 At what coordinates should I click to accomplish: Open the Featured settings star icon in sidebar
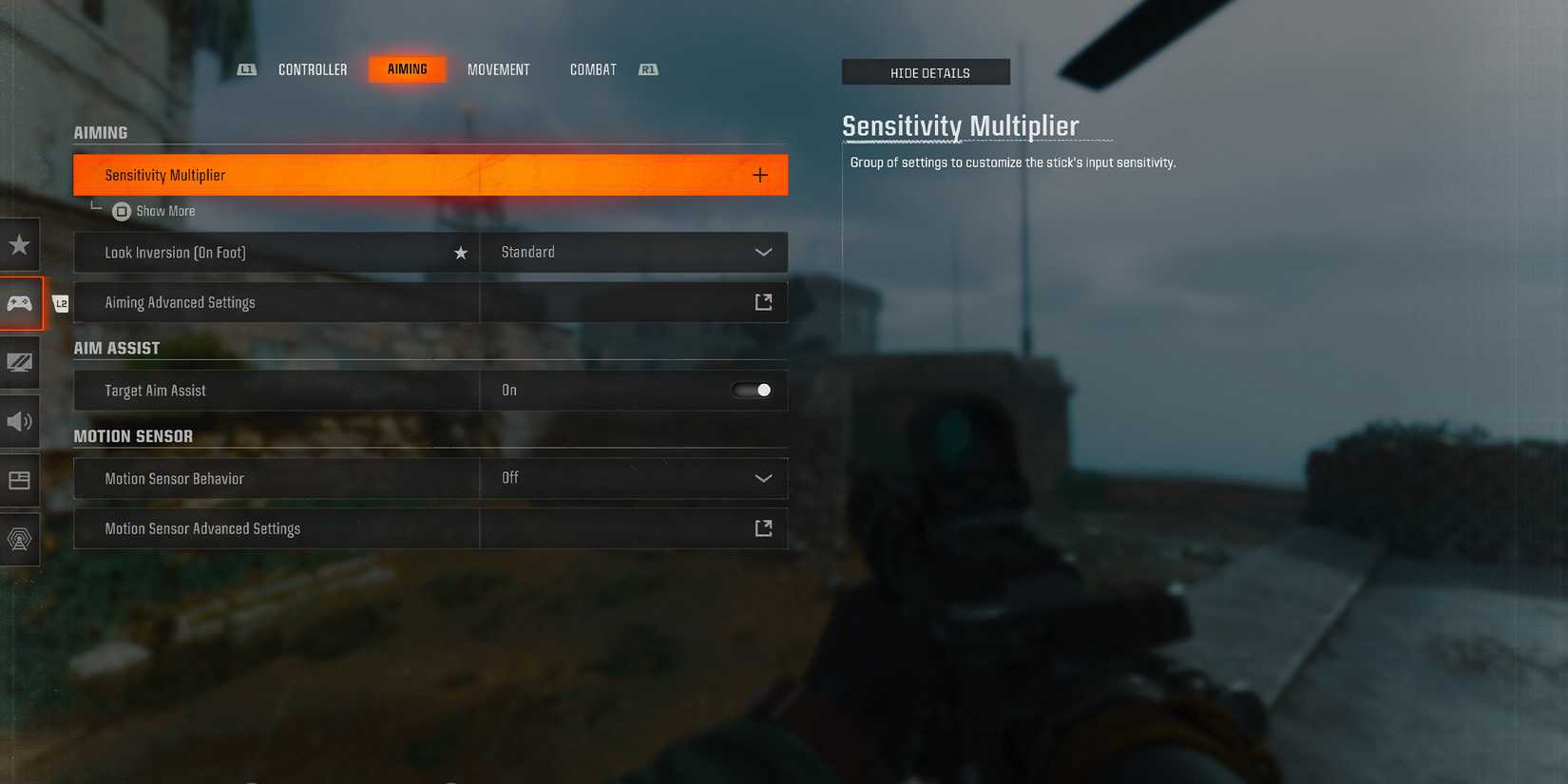pos(19,244)
